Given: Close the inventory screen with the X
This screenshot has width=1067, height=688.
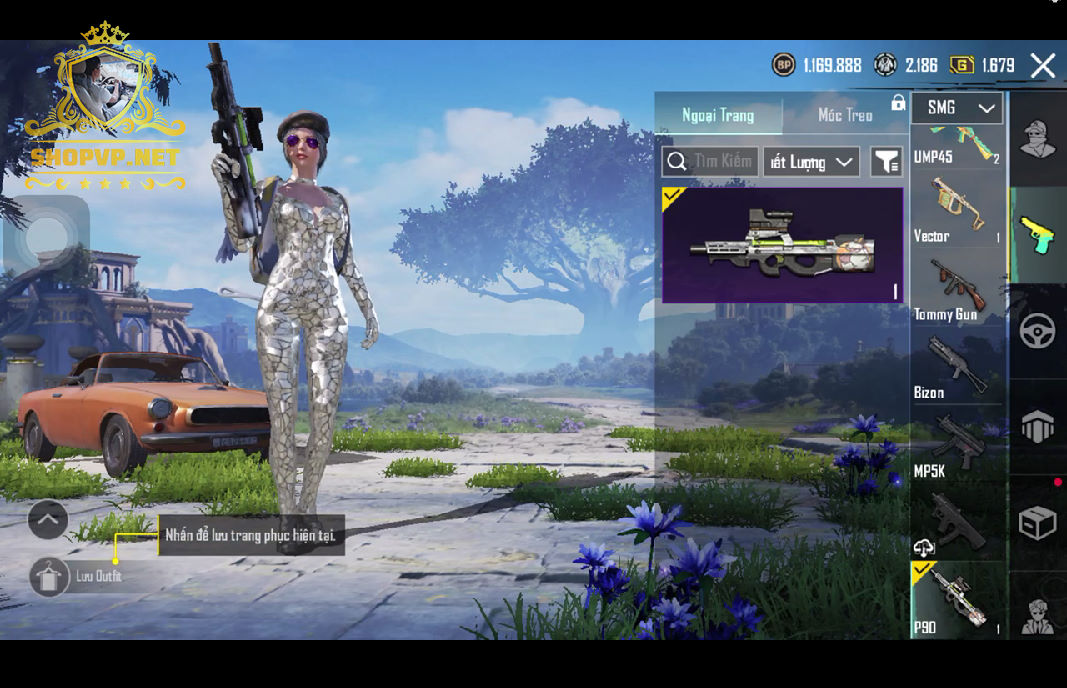Looking at the screenshot, I should tap(1042, 66).
